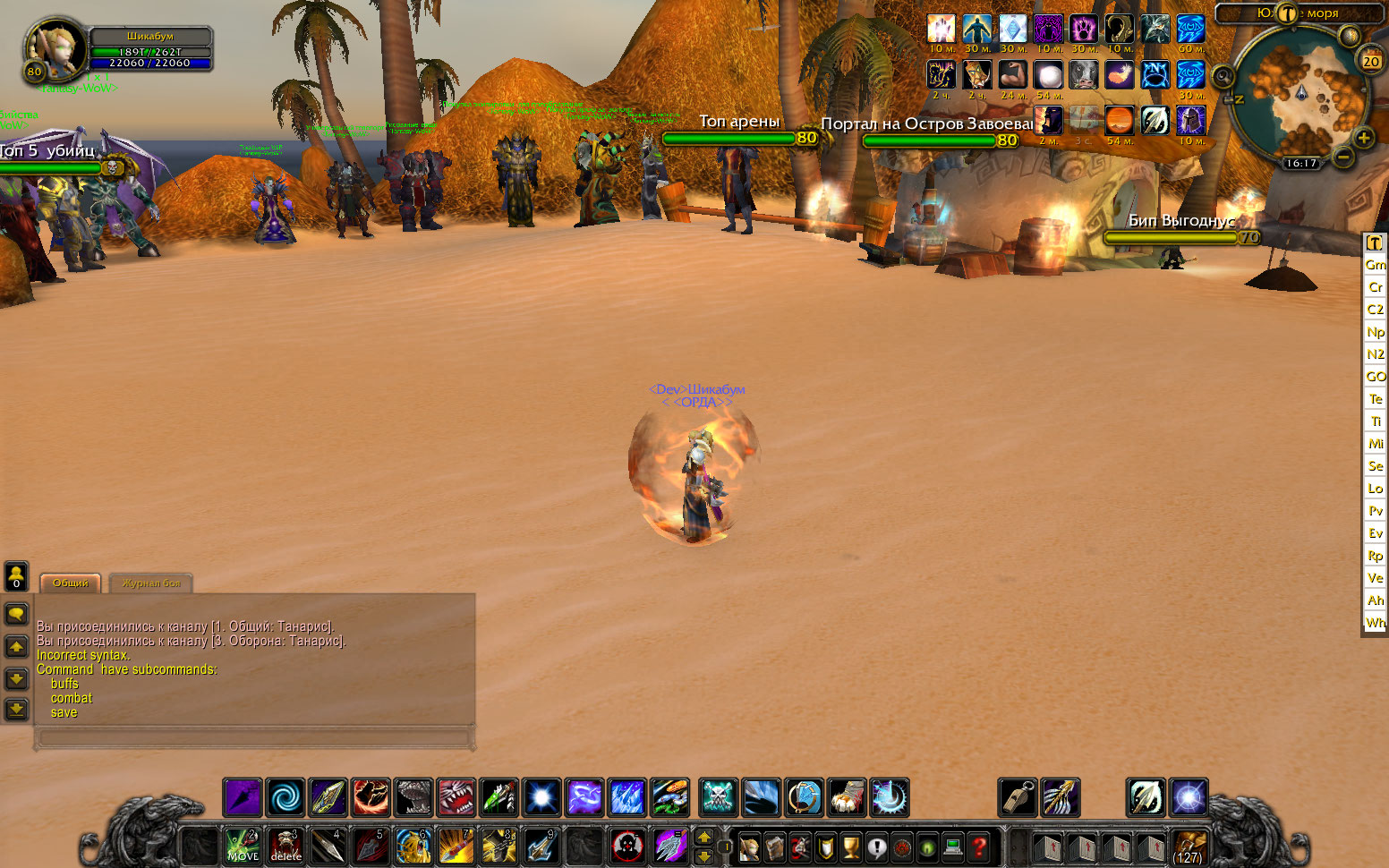1389x868 pixels.
Task: Click the Go side panel button
Action: tap(1376, 377)
